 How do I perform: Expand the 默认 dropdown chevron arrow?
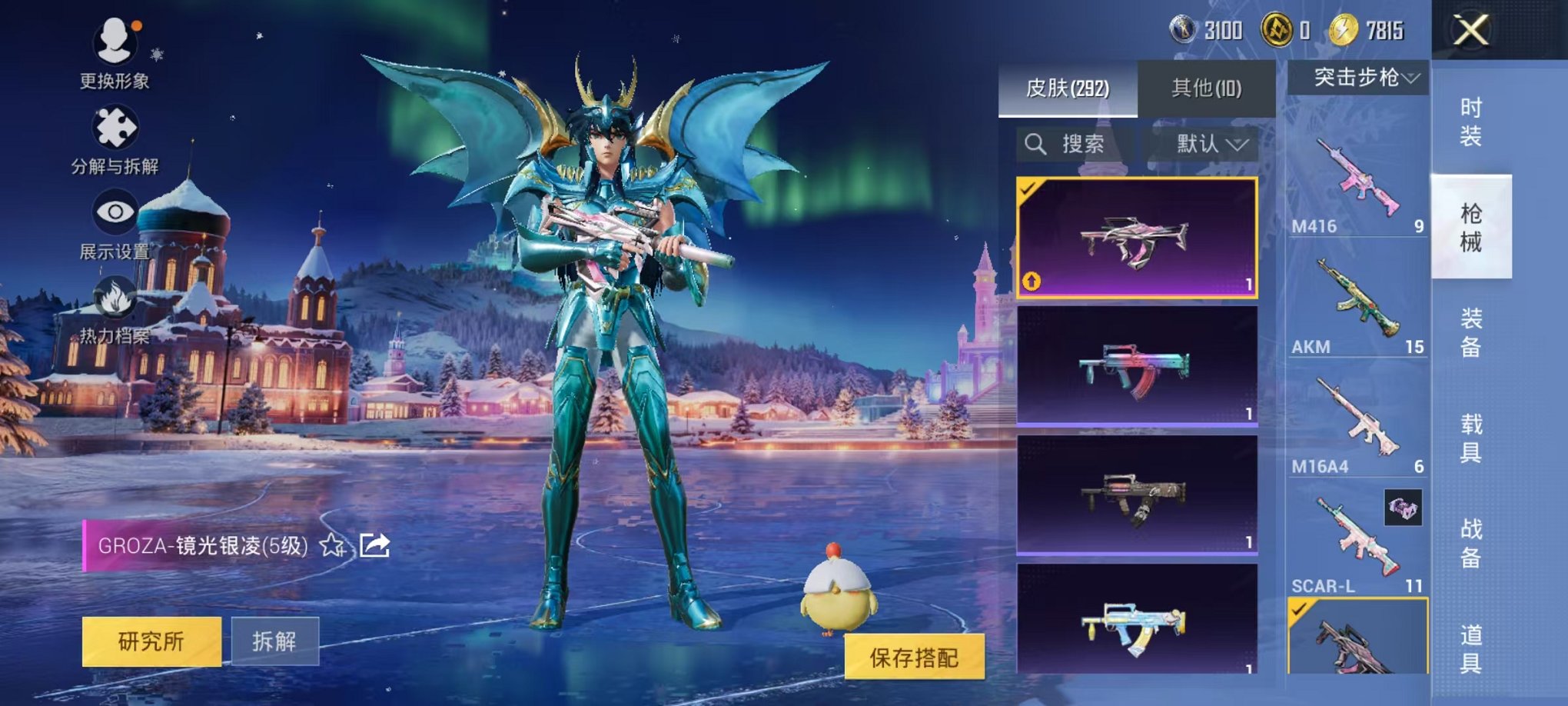[1238, 145]
